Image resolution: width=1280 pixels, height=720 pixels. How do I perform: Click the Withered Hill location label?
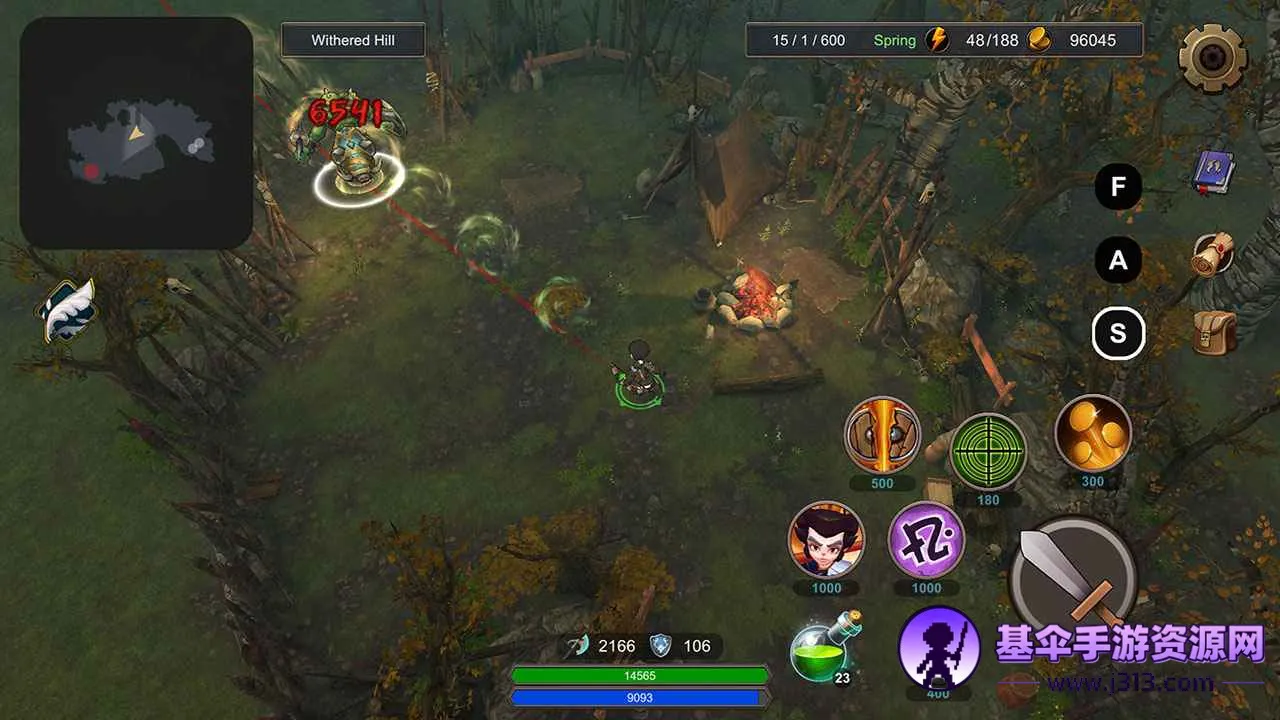tap(353, 41)
